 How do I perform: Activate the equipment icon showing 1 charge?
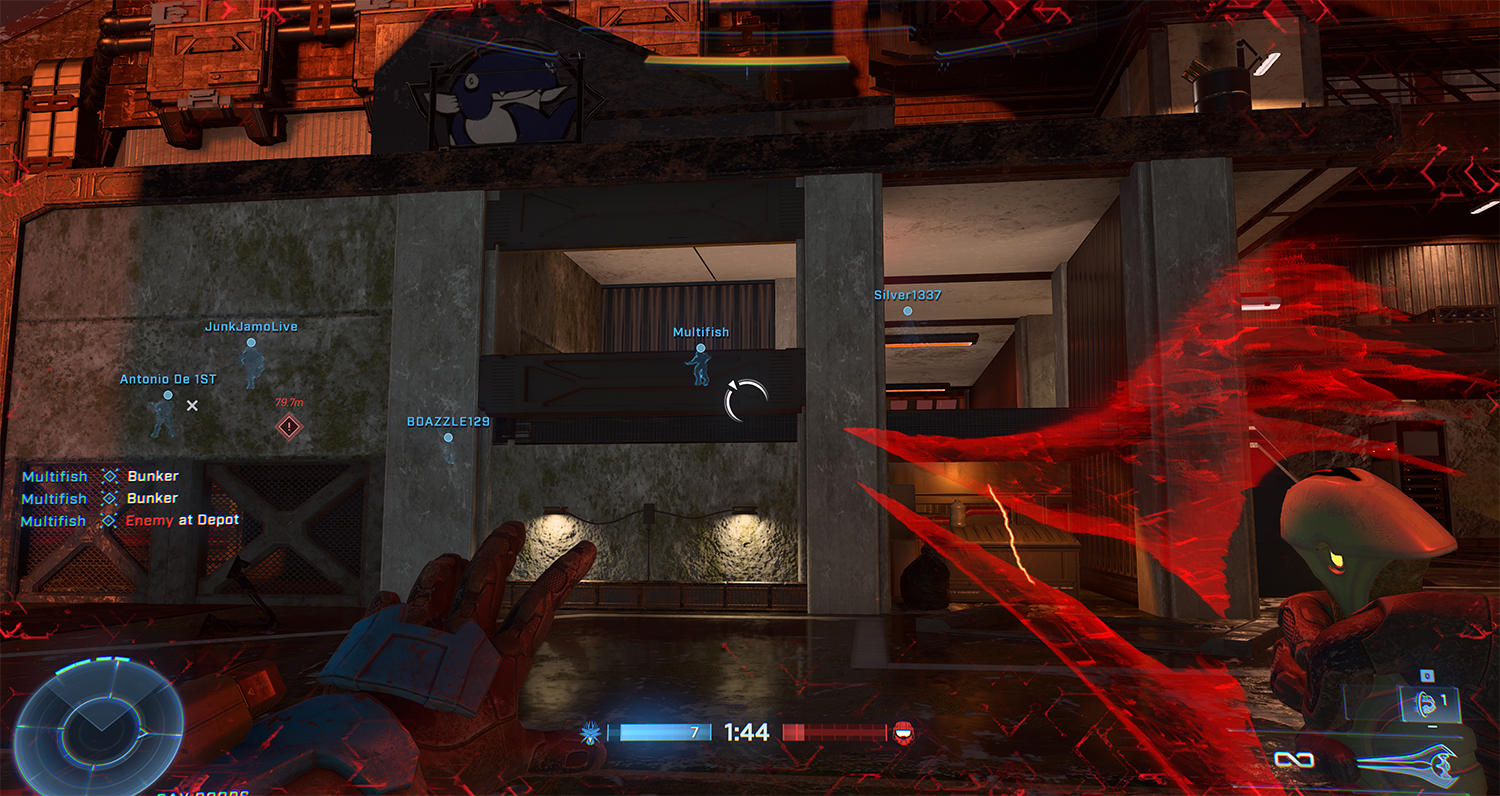(x=1424, y=701)
